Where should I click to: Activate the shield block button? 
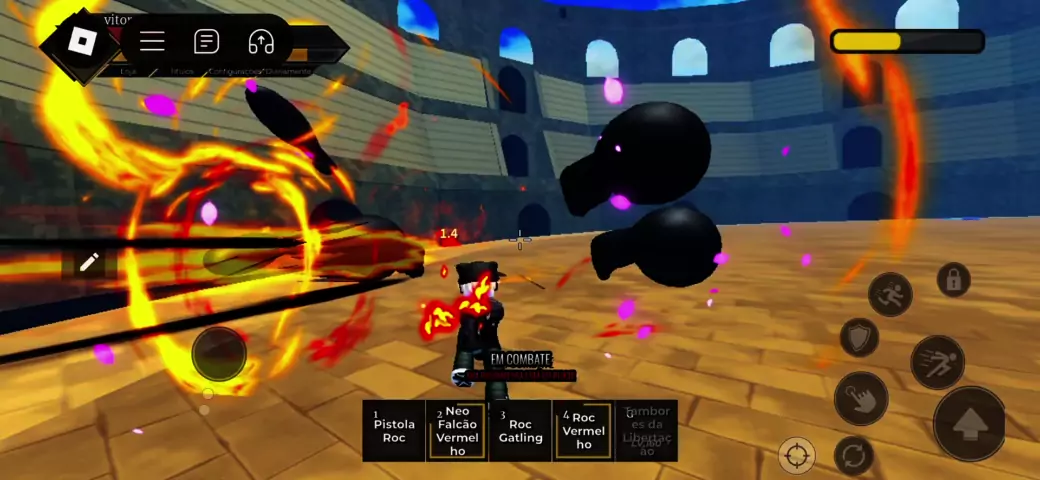pyautogui.click(x=858, y=337)
